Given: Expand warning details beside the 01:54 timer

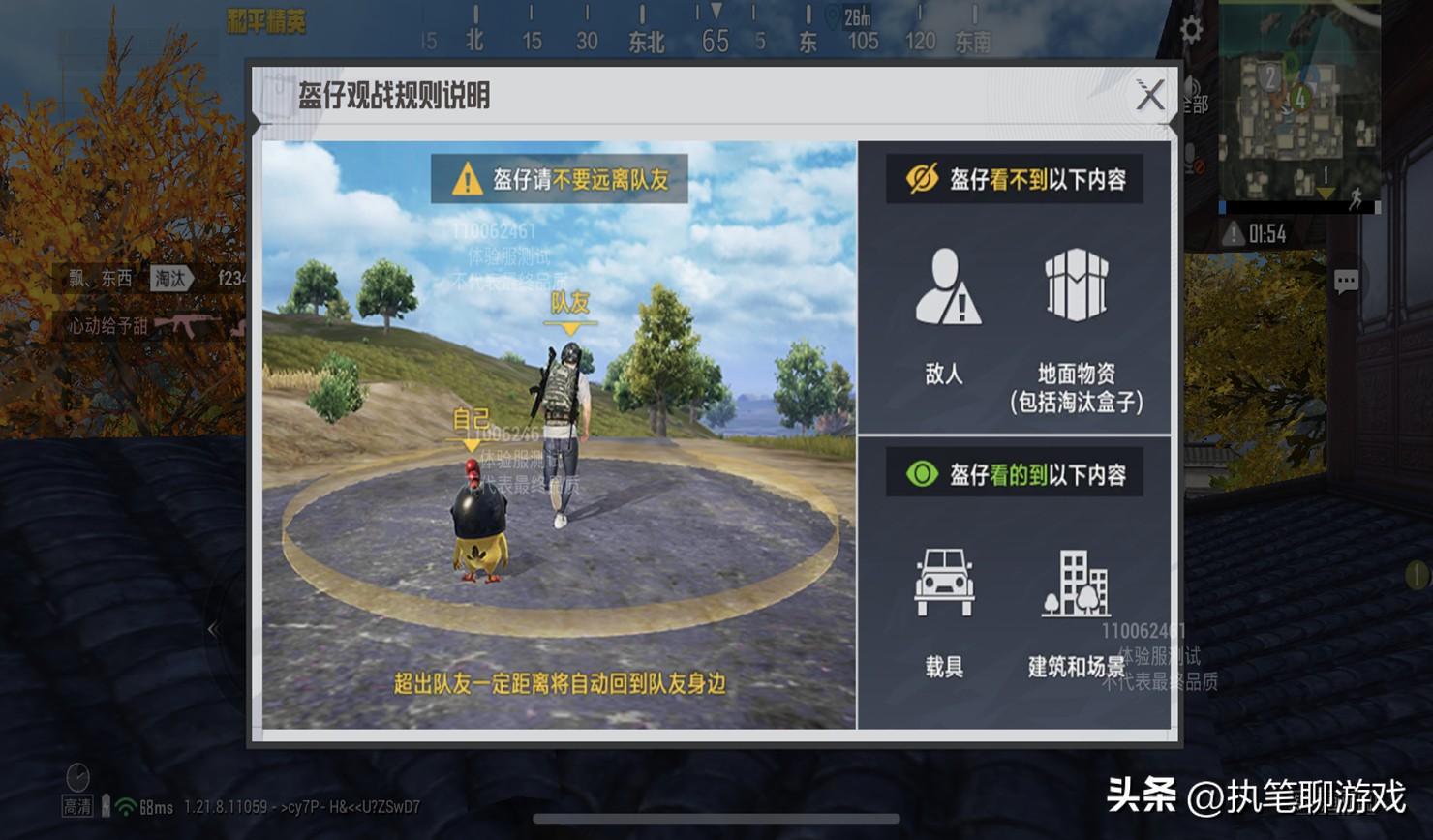Looking at the screenshot, I should click(1234, 232).
